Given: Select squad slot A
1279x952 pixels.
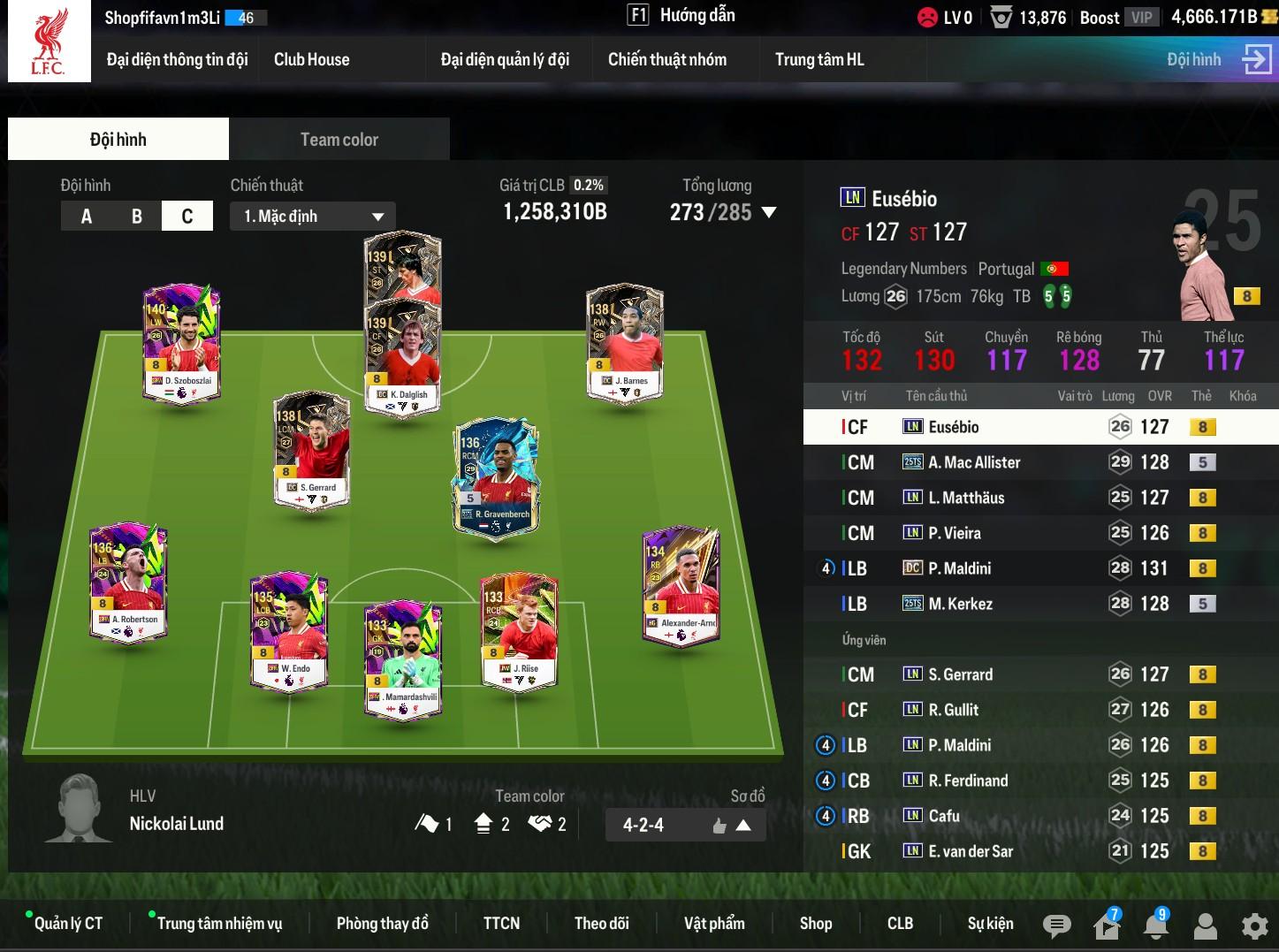Looking at the screenshot, I should [x=87, y=217].
